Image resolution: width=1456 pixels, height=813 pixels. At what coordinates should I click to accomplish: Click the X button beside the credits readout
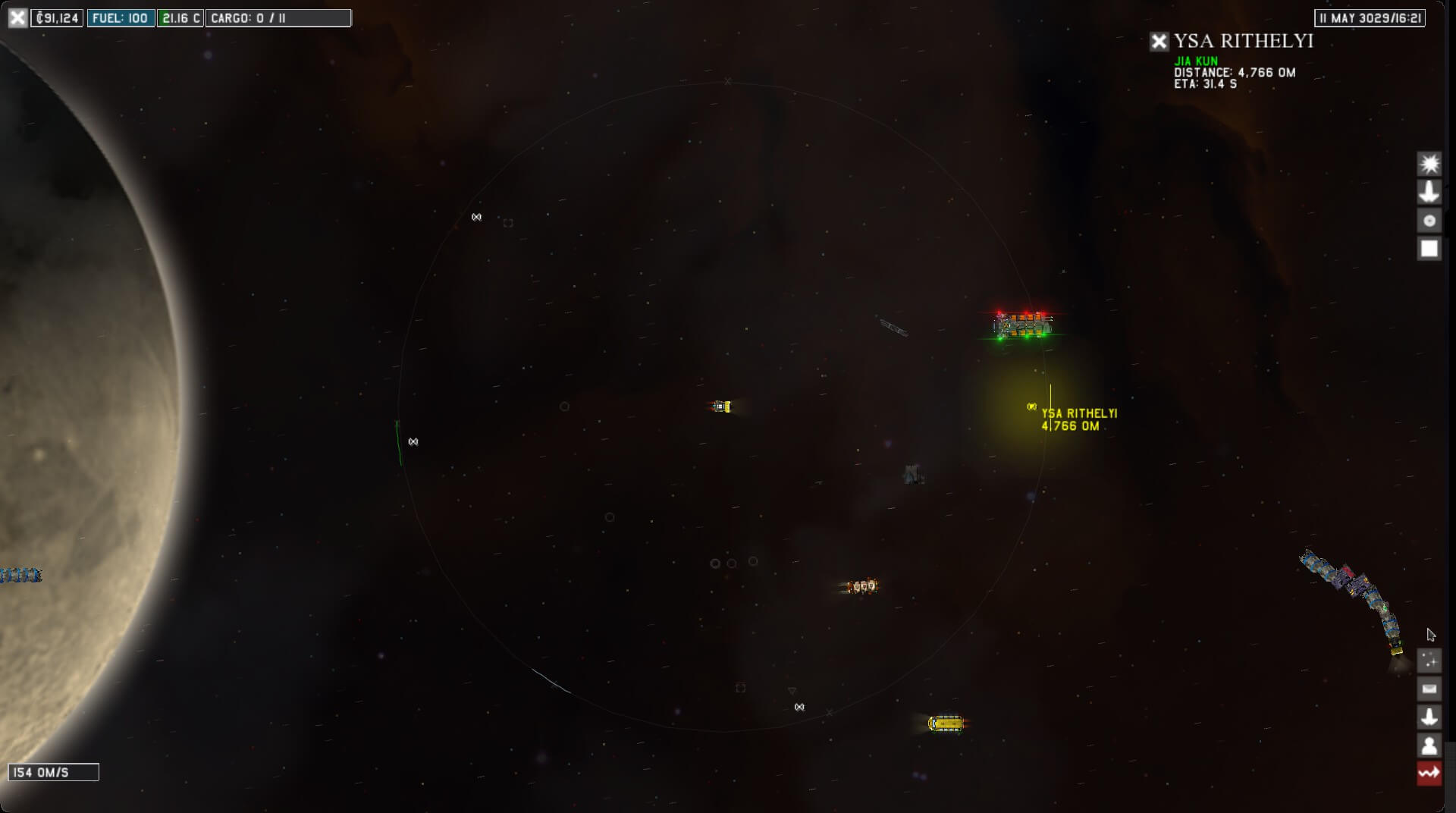tap(17, 17)
